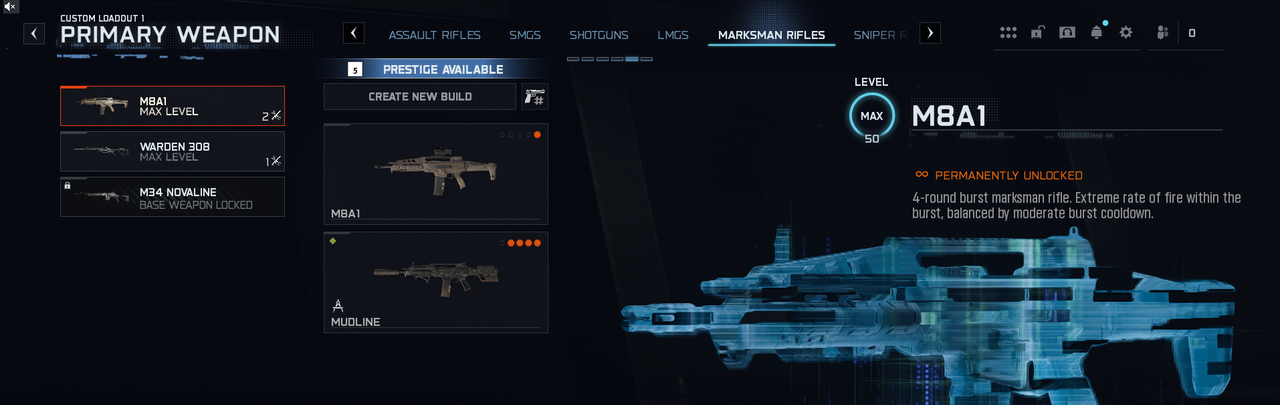Switch to the Assault Rifles tab

coord(434,35)
